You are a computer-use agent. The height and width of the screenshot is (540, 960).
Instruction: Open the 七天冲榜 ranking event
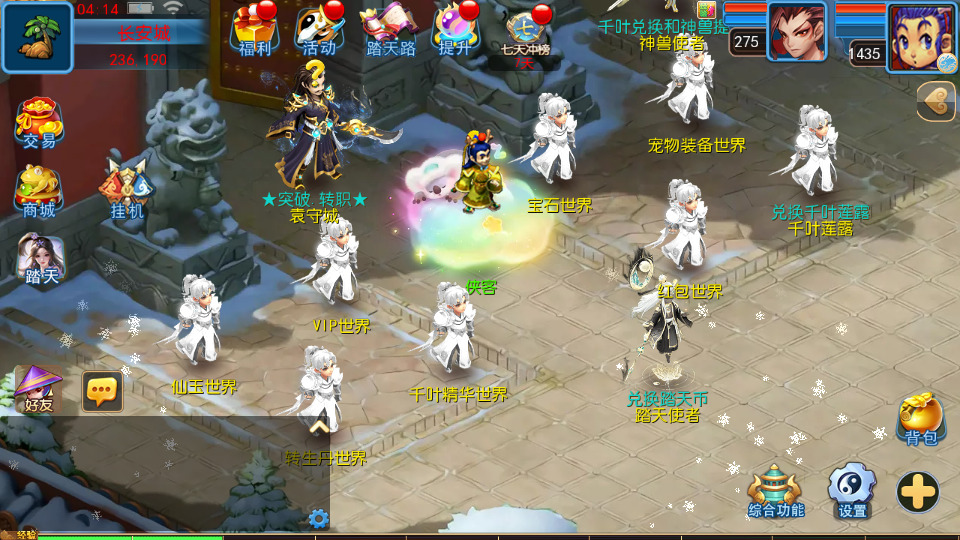click(x=526, y=34)
